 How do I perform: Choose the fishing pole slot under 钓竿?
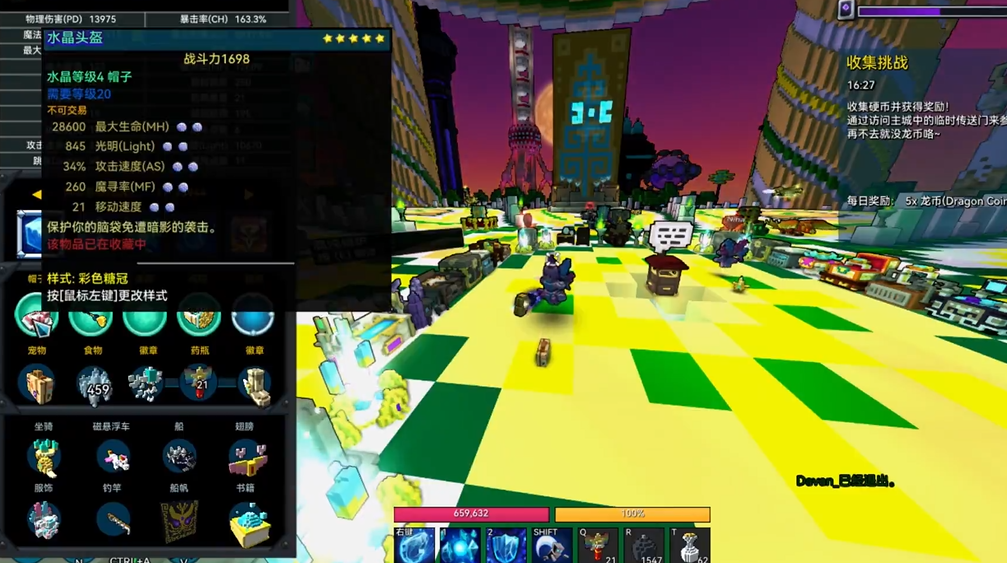point(112,520)
